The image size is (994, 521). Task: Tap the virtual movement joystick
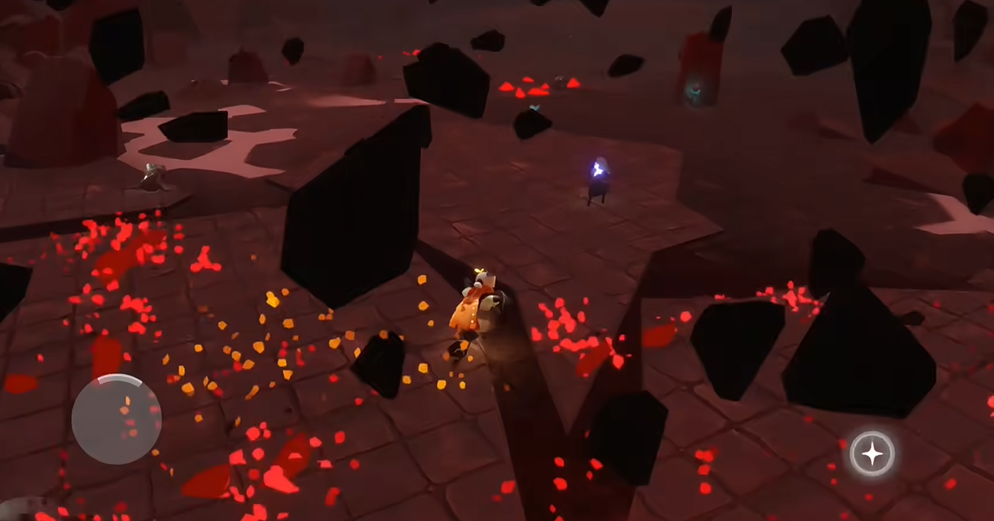click(x=116, y=419)
